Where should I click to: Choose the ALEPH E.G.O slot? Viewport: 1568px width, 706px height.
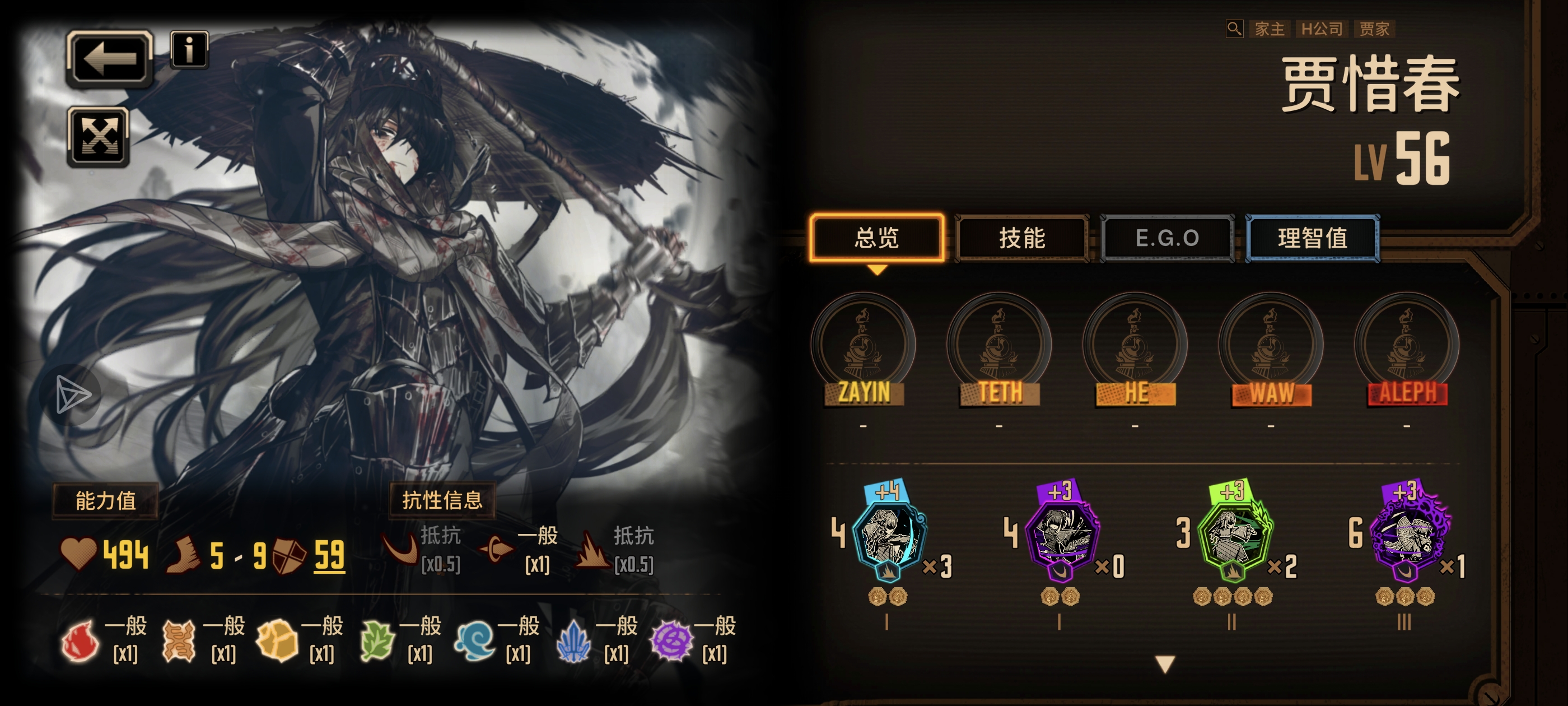tap(1407, 347)
